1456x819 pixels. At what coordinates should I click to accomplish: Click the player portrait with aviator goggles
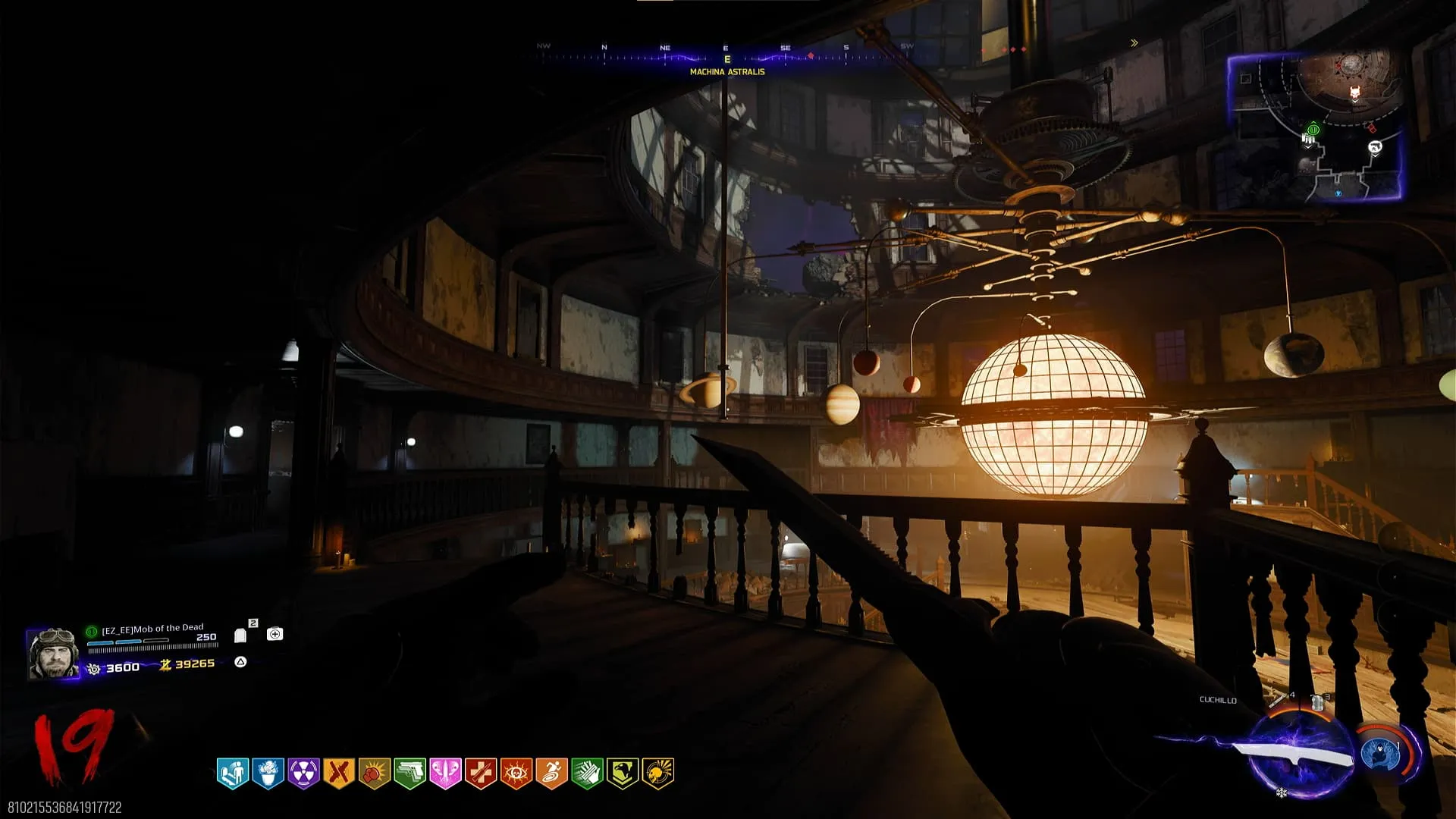(52, 653)
